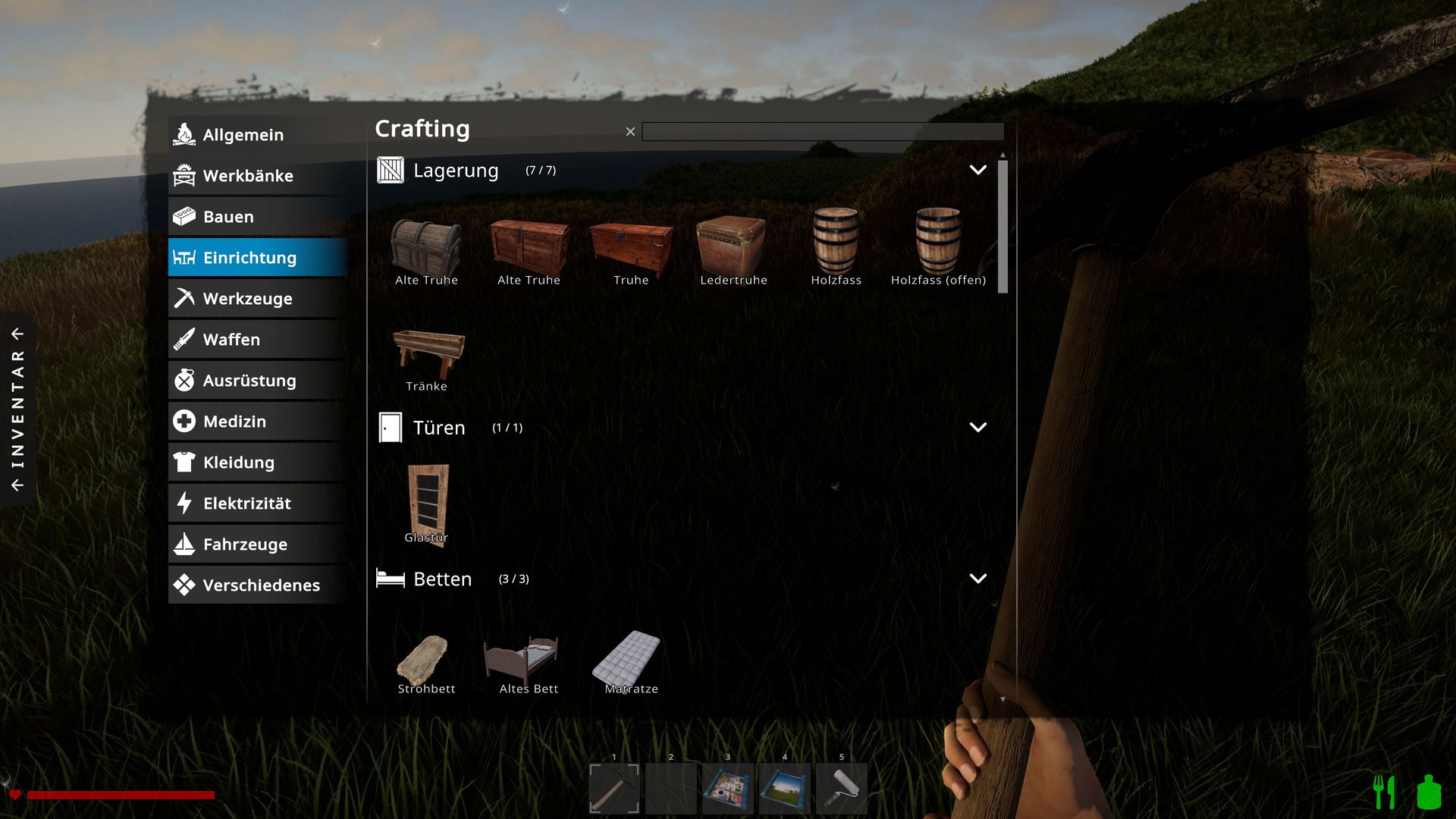Viewport: 1456px width, 819px height.
Task: Open the Inventar side tab
Action: [x=17, y=409]
